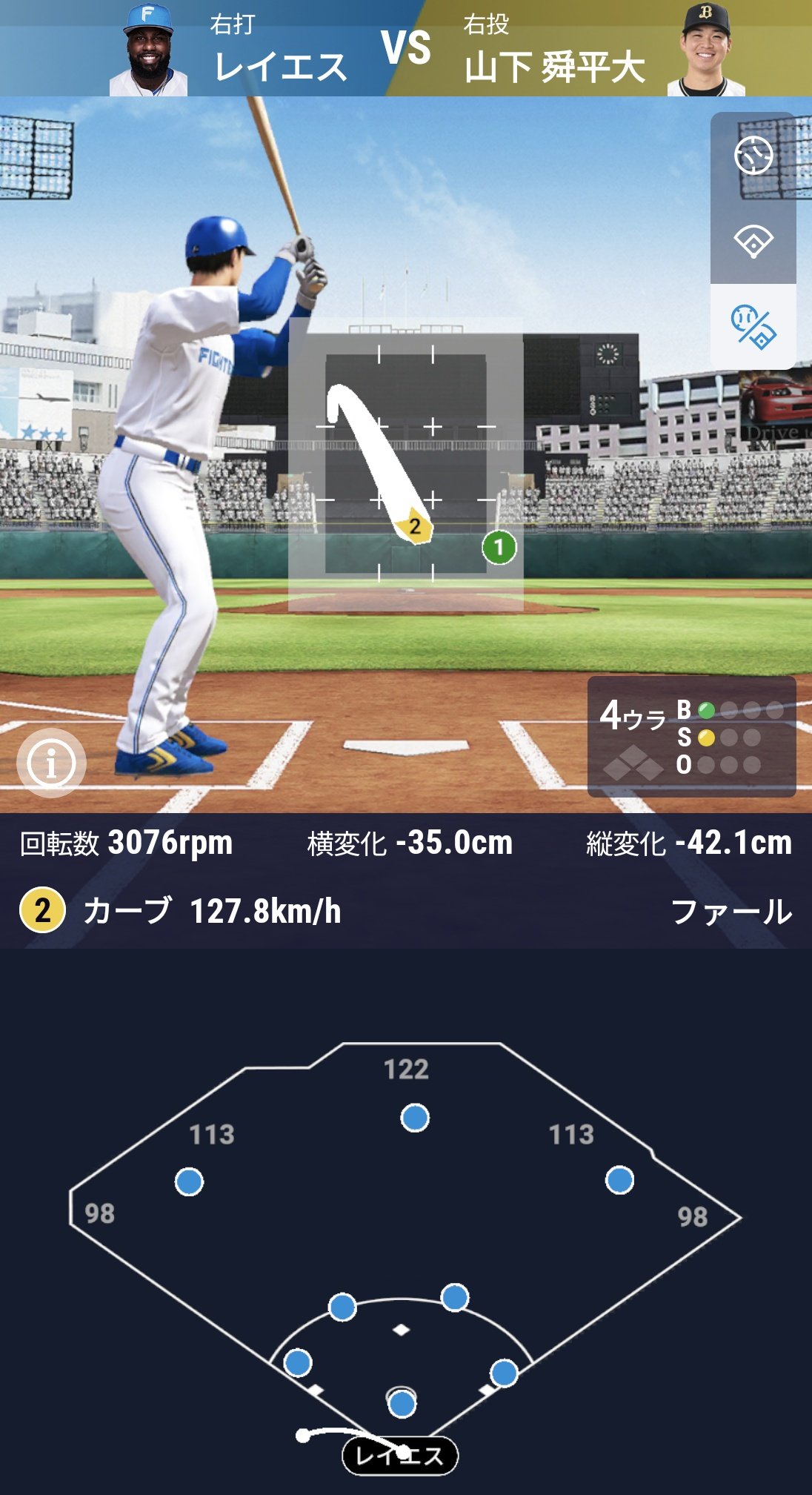Open the info button beside the batter
The width and height of the screenshot is (812, 1495).
click(x=51, y=763)
